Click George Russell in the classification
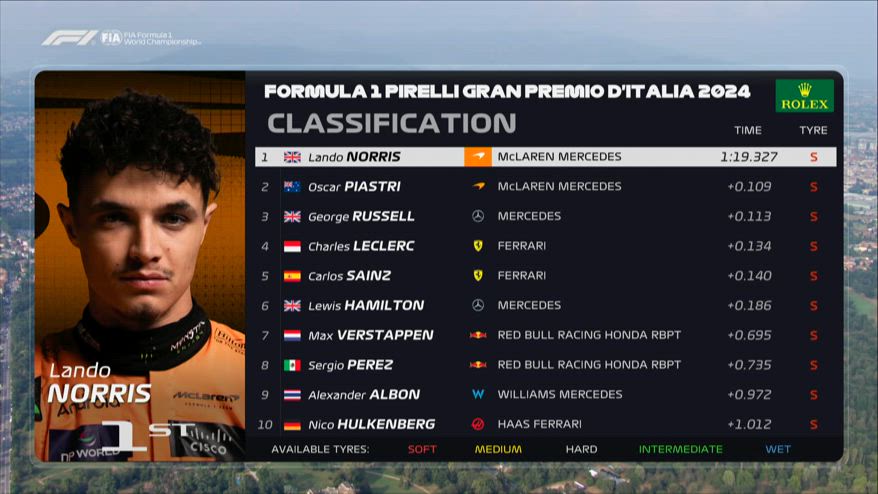Image resolution: width=878 pixels, height=494 pixels. (x=545, y=216)
